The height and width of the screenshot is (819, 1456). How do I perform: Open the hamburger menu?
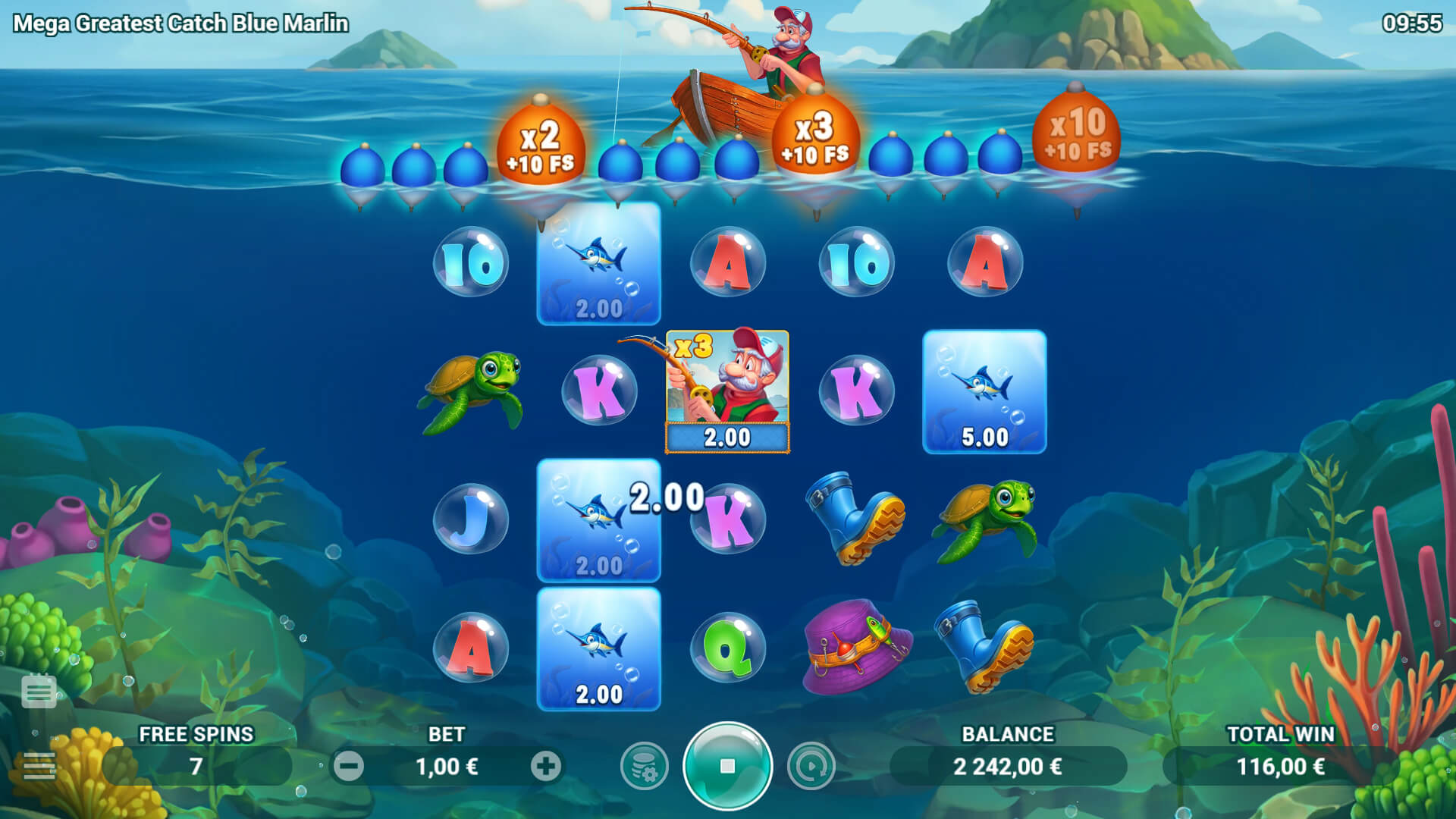coord(39,766)
